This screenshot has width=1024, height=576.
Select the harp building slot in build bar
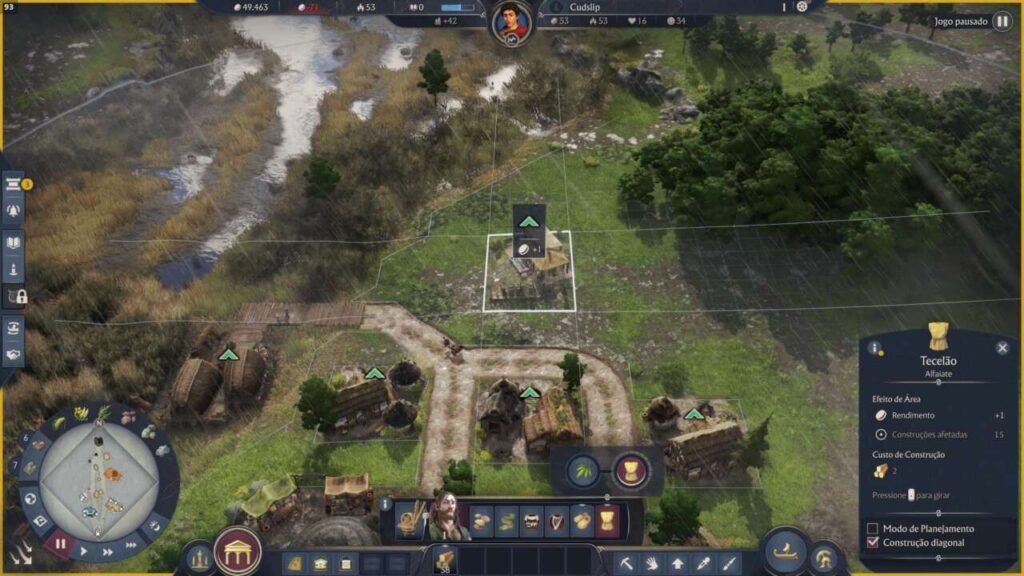[556, 520]
